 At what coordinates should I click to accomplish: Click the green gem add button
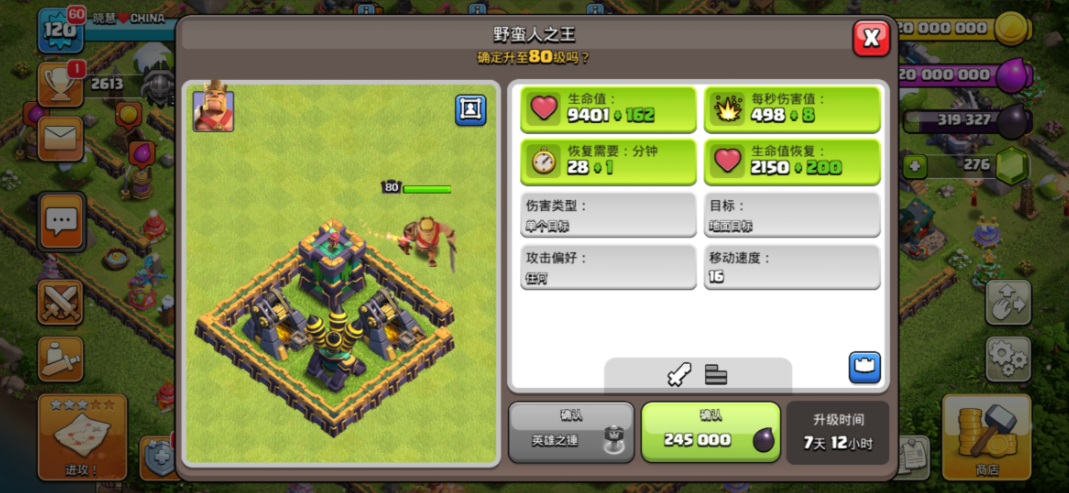pos(915,166)
